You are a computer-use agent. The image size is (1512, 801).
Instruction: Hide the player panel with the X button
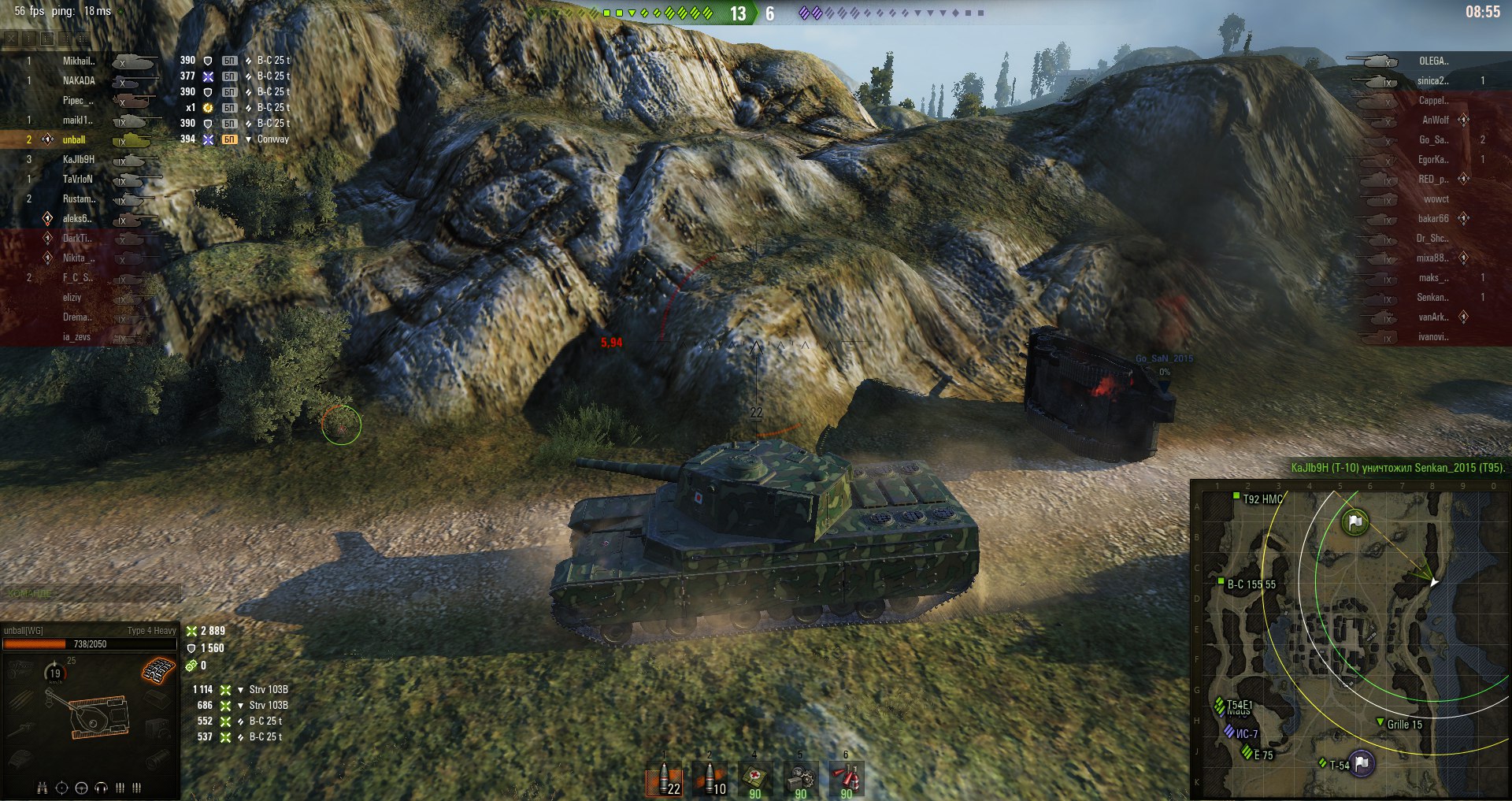click(x=11, y=38)
